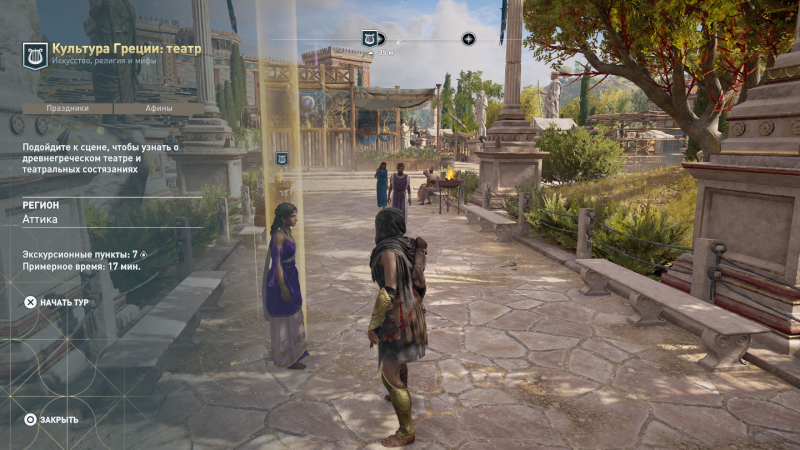Image resolution: width=800 pixels, height=450 pixels.
Task: Close the tour panel with Закрыть
Action: click(51, 419)
